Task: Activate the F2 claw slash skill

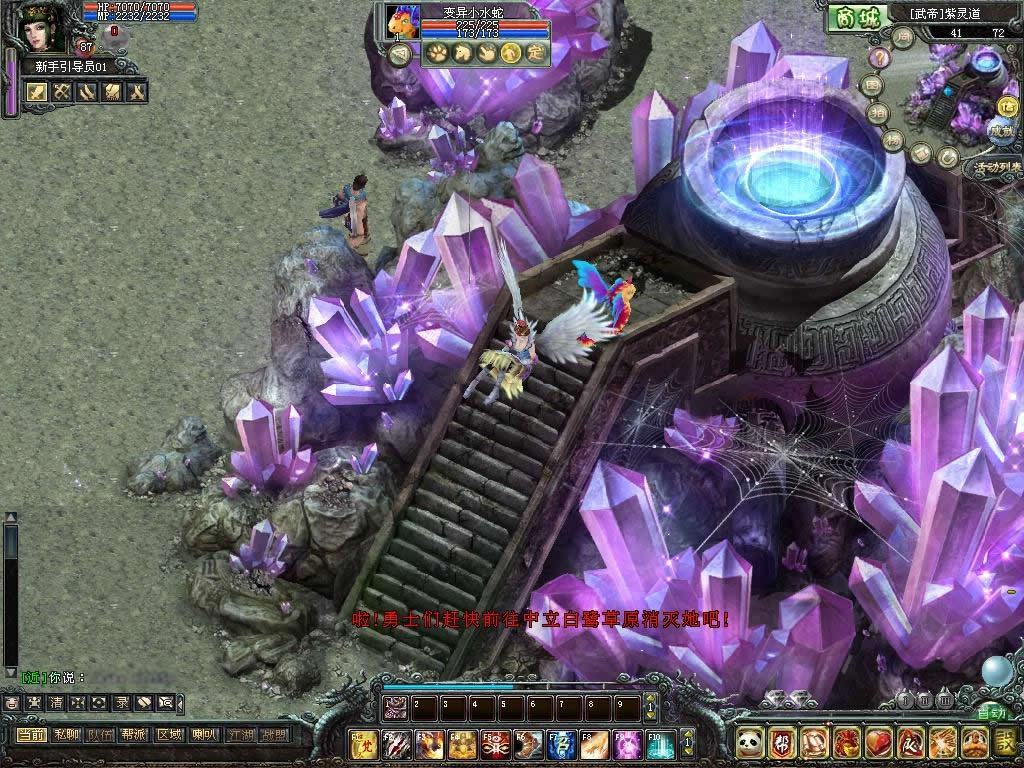Action: coord(397,744)
